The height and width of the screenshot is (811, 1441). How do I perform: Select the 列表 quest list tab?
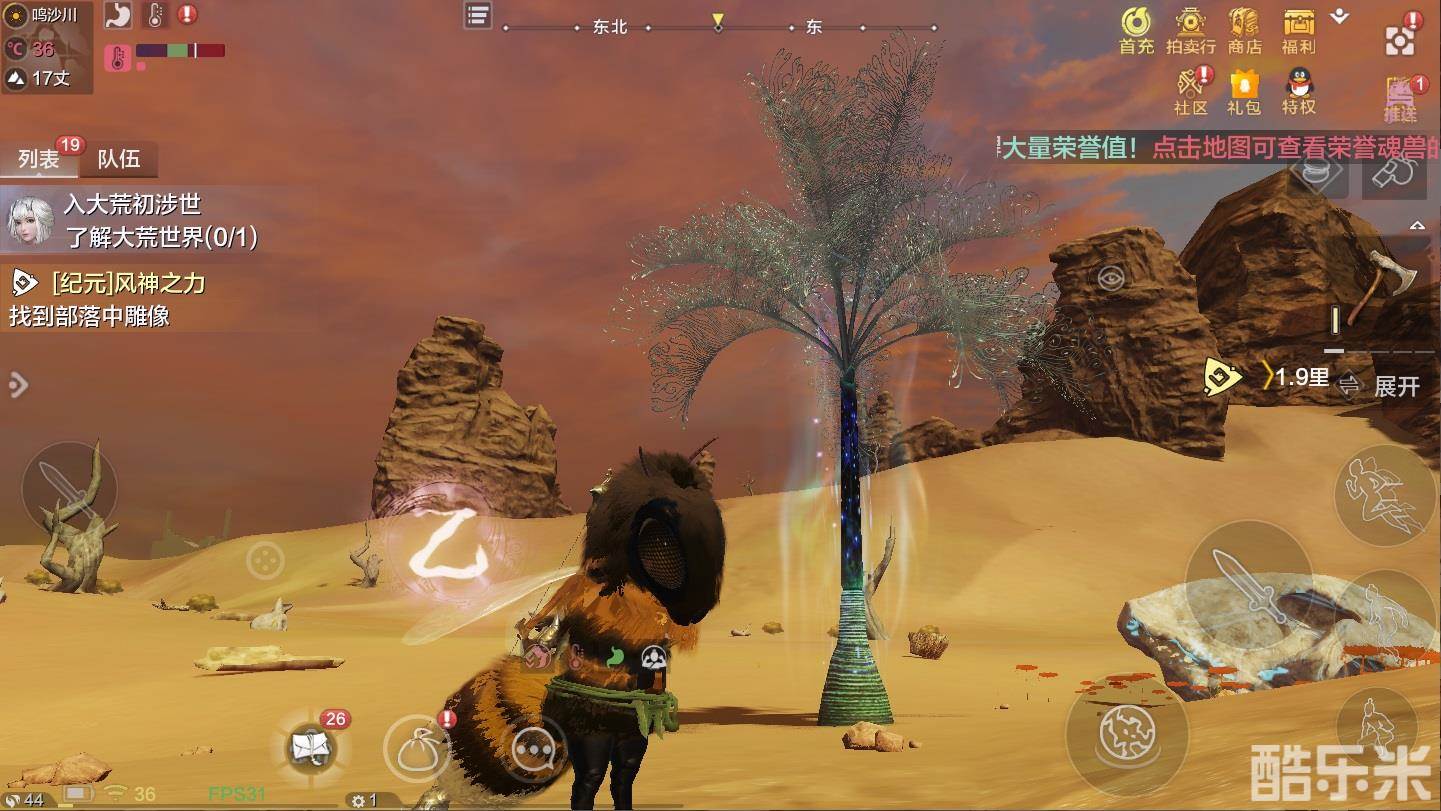pyautogui.click(x=39, y=159)
